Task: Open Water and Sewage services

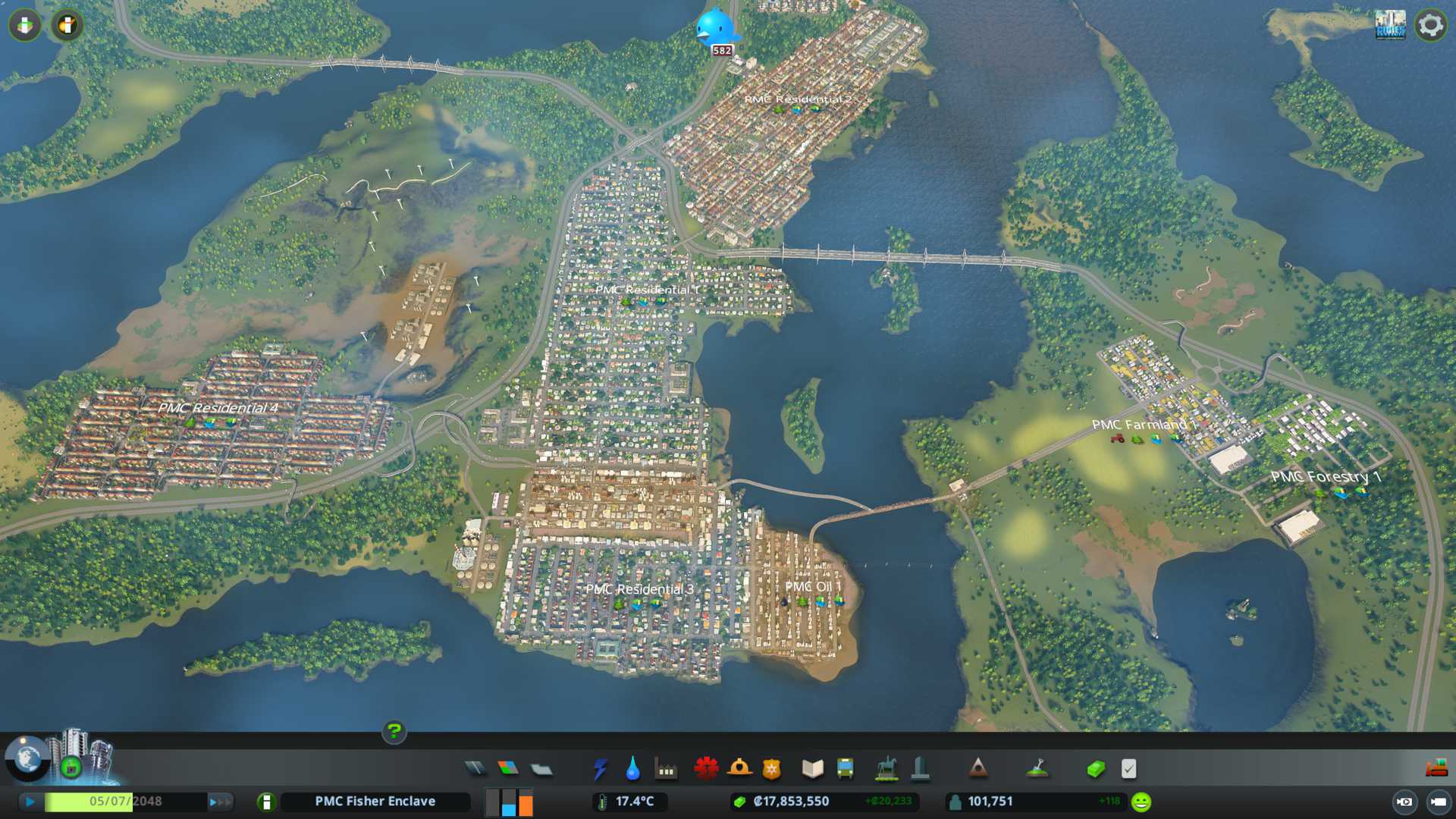Action: [x=632, y=769]
